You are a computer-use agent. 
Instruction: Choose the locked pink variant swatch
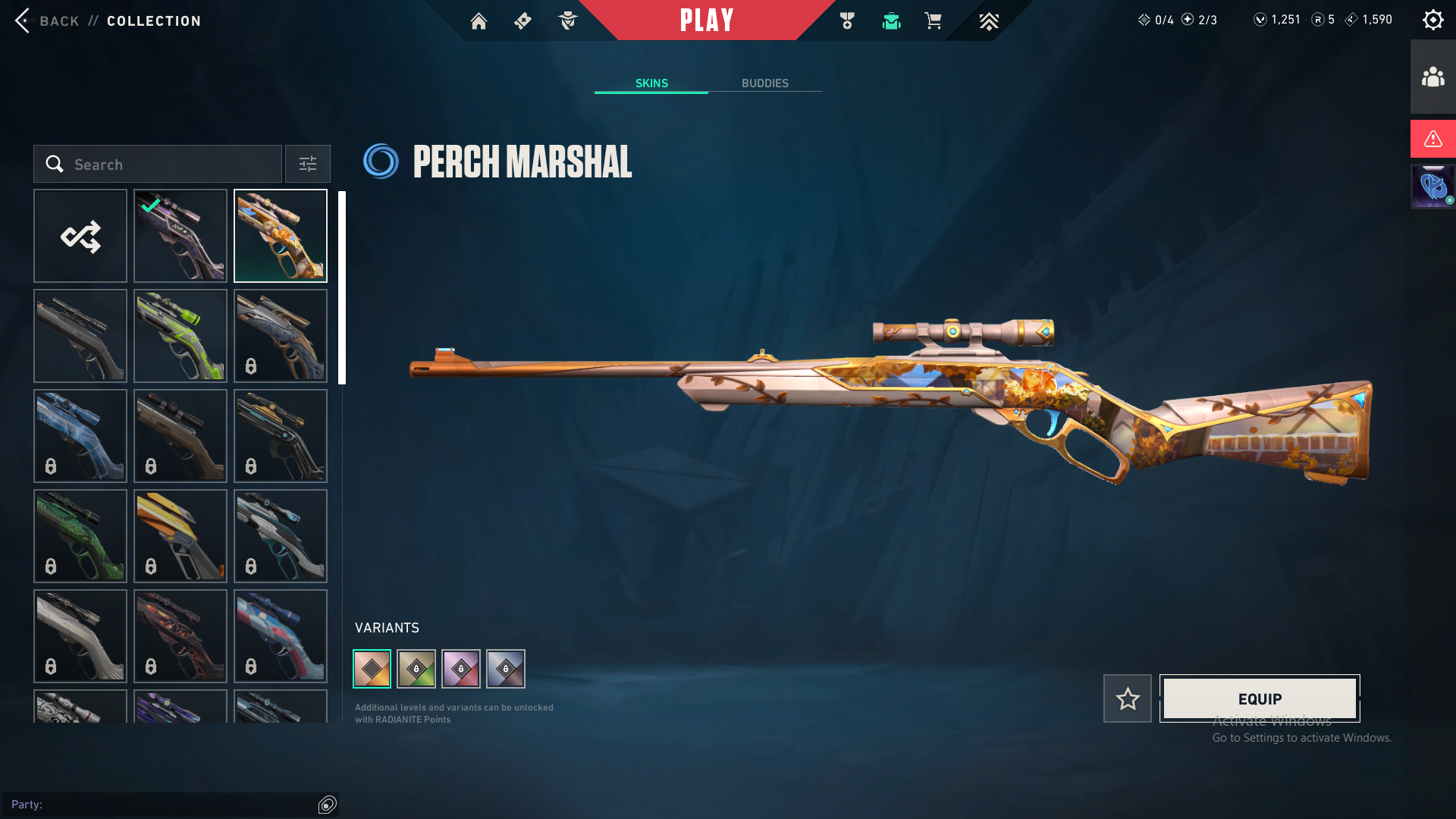tap(461, 669)
